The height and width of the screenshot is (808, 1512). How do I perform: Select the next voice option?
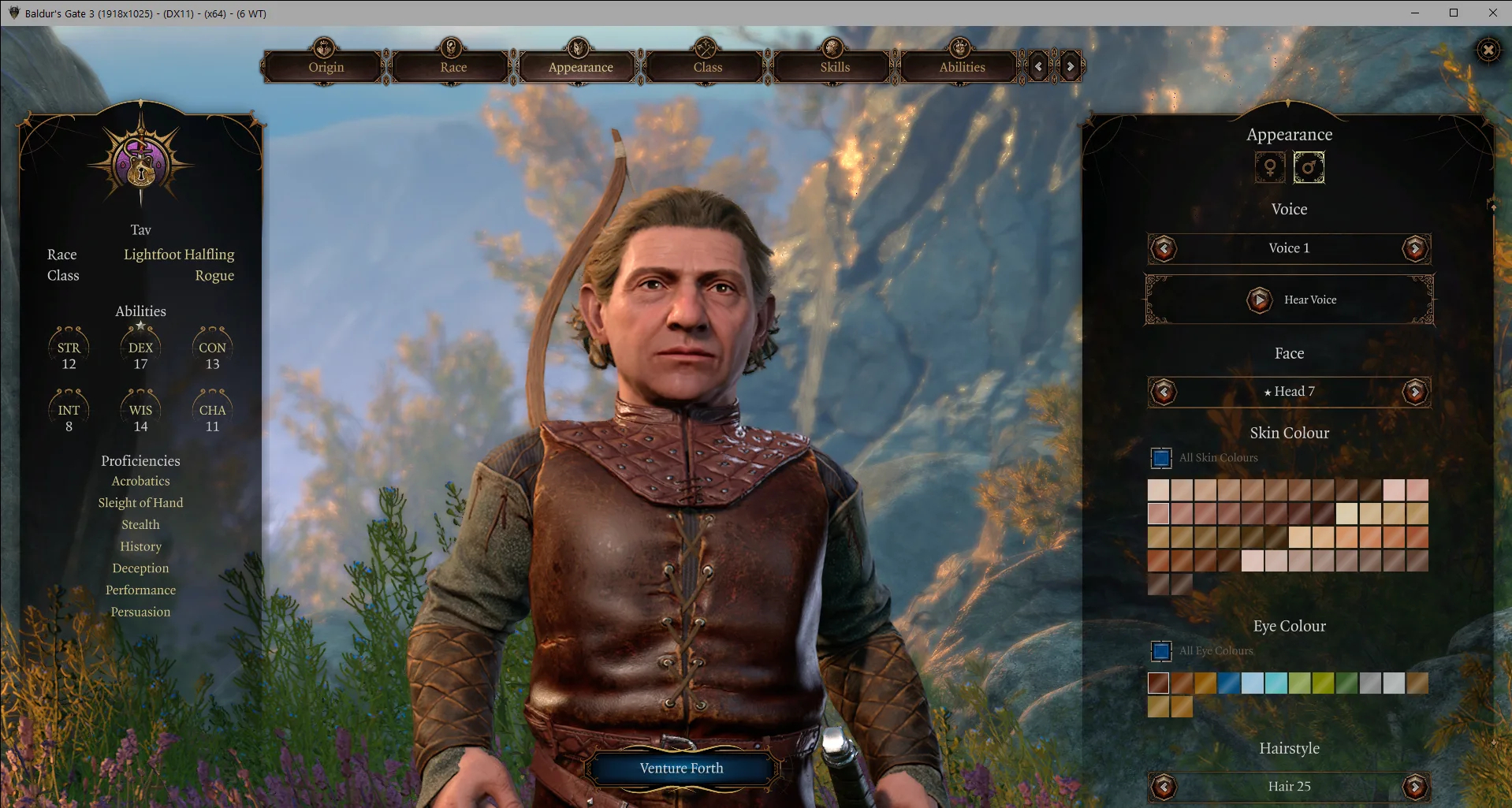[x=1415, y=249]
